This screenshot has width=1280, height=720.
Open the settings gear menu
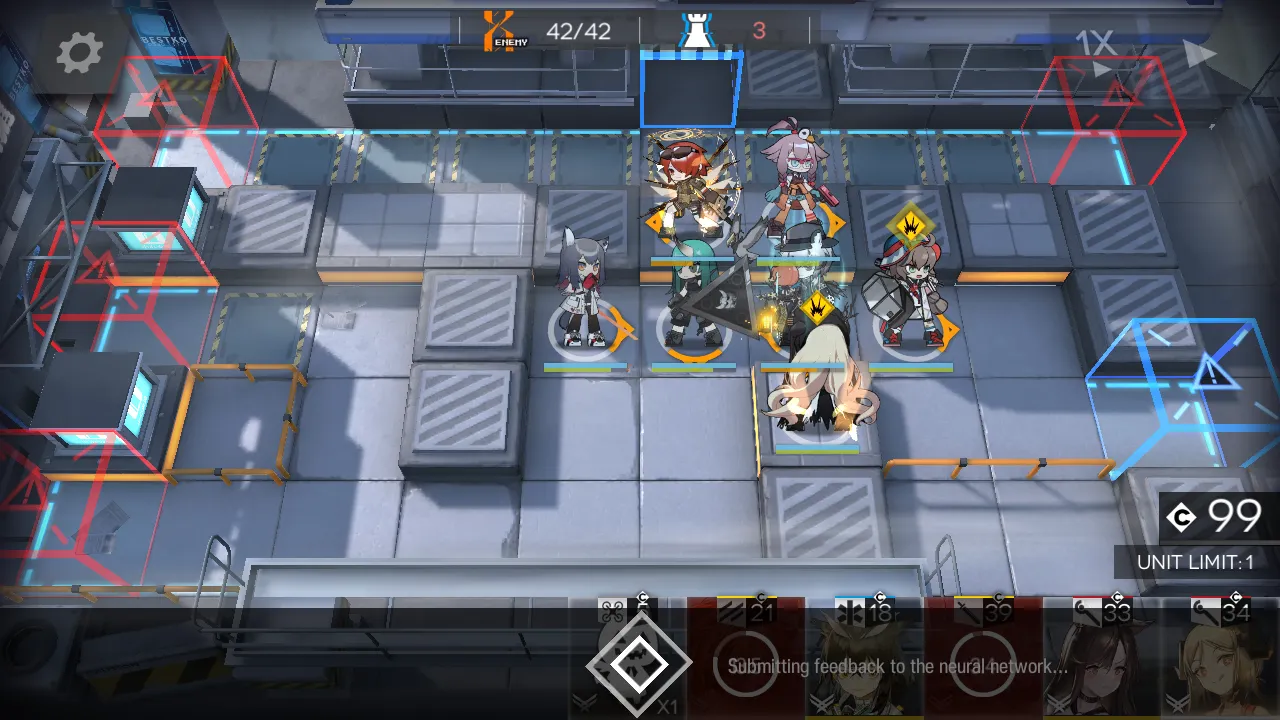coord(79,52)
